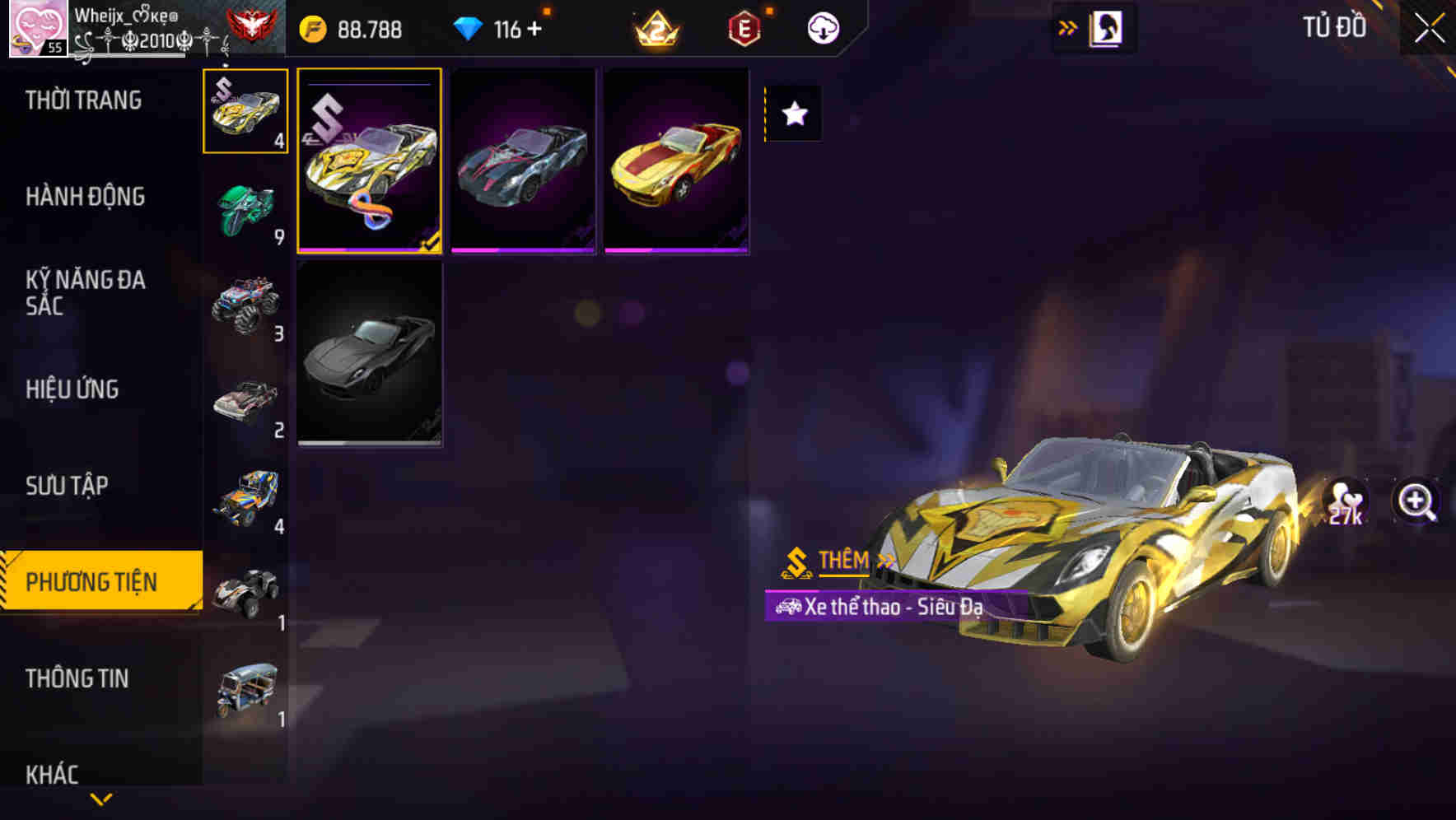Screen dimensions: 1456x820
Task: Open the red Evo badge icon
Action: point(744,28)
